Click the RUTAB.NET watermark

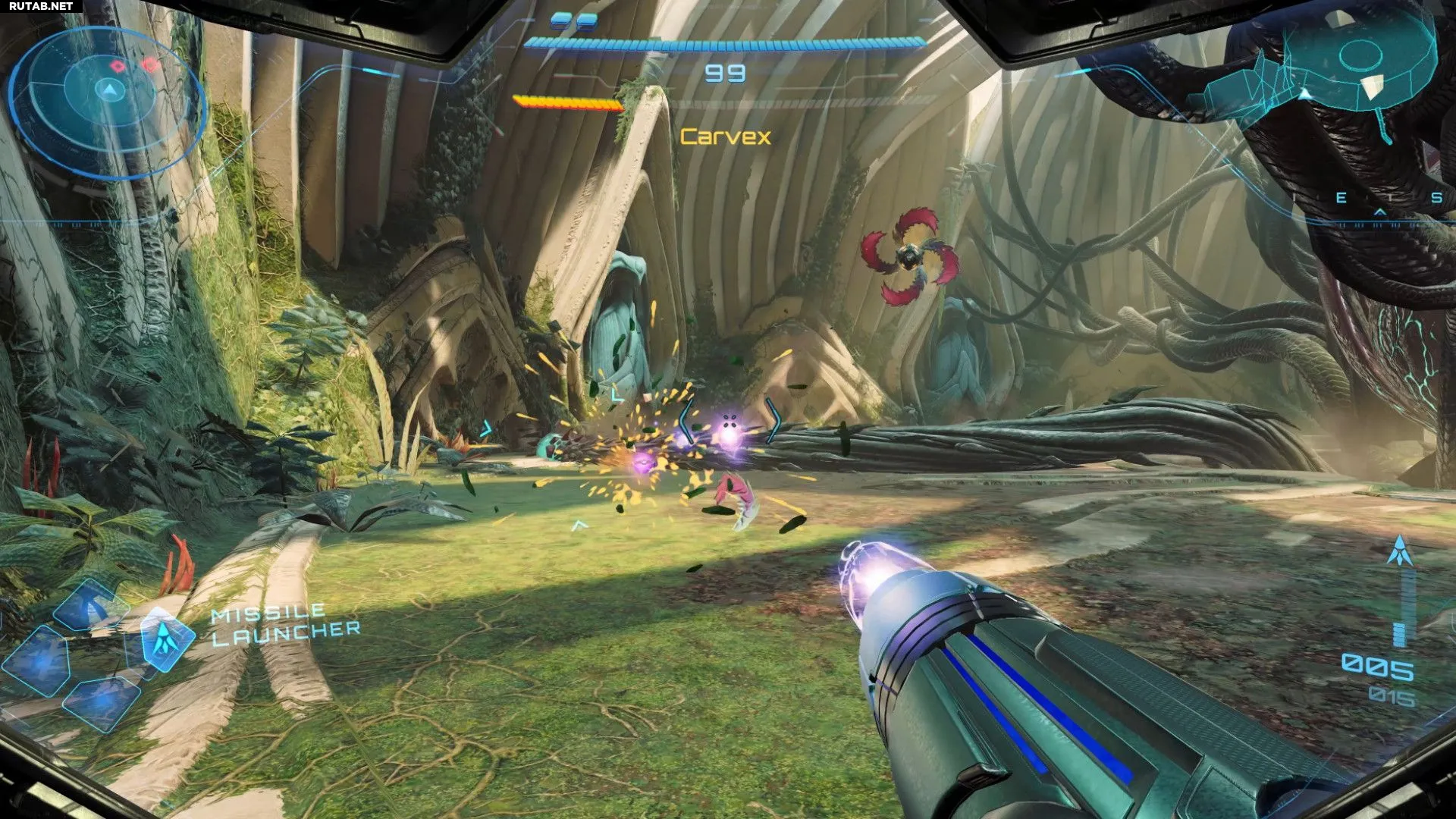click(x=41, y=6)
